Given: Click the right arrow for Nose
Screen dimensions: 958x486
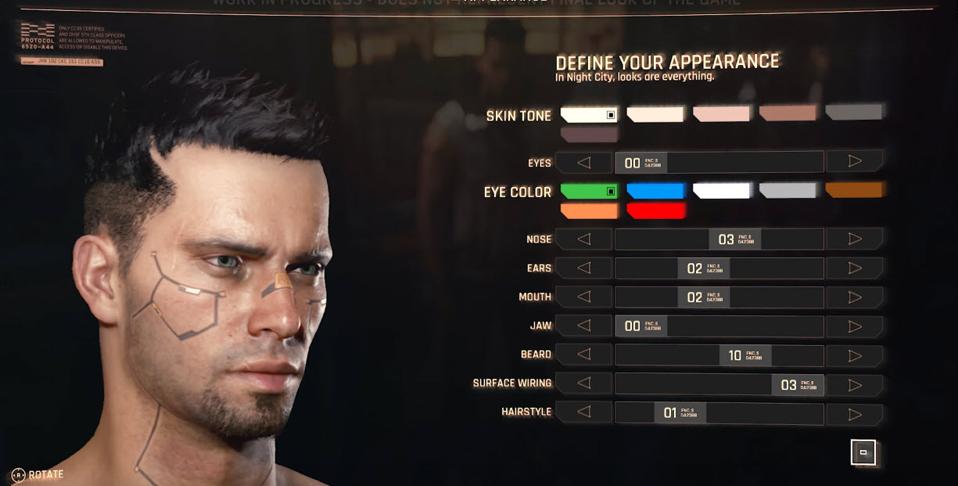Looking at the screenshot, I should [x=855, y=239].
